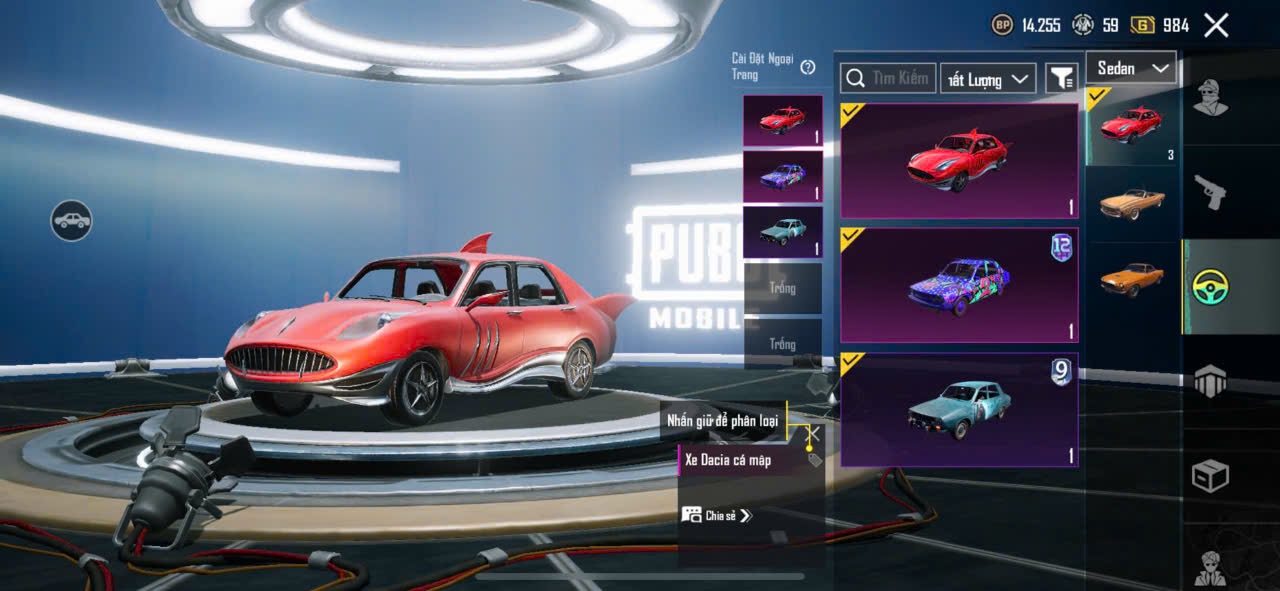
Task: Pick the large teal Dacia skin card
Action: point(959,409)
